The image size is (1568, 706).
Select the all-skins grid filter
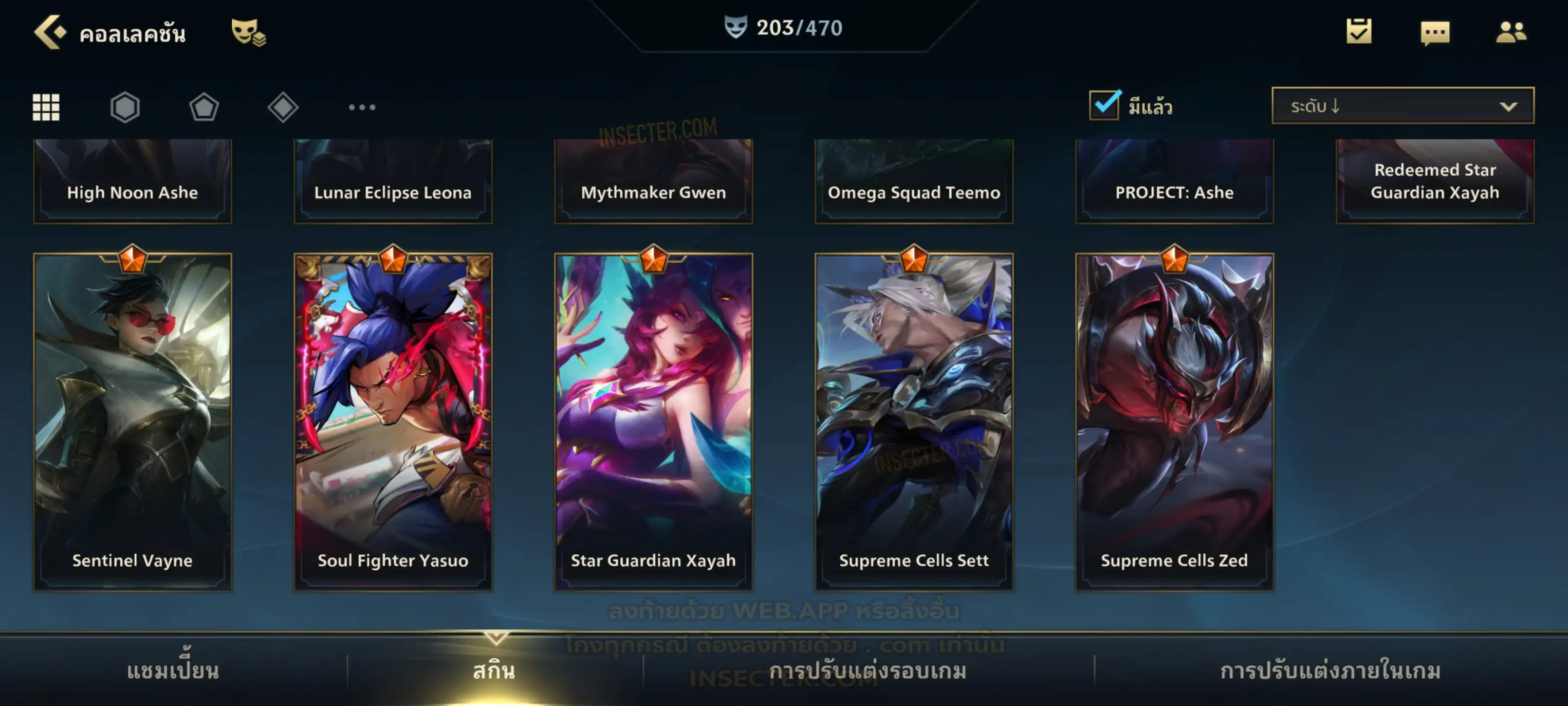[x=46, y=107]
